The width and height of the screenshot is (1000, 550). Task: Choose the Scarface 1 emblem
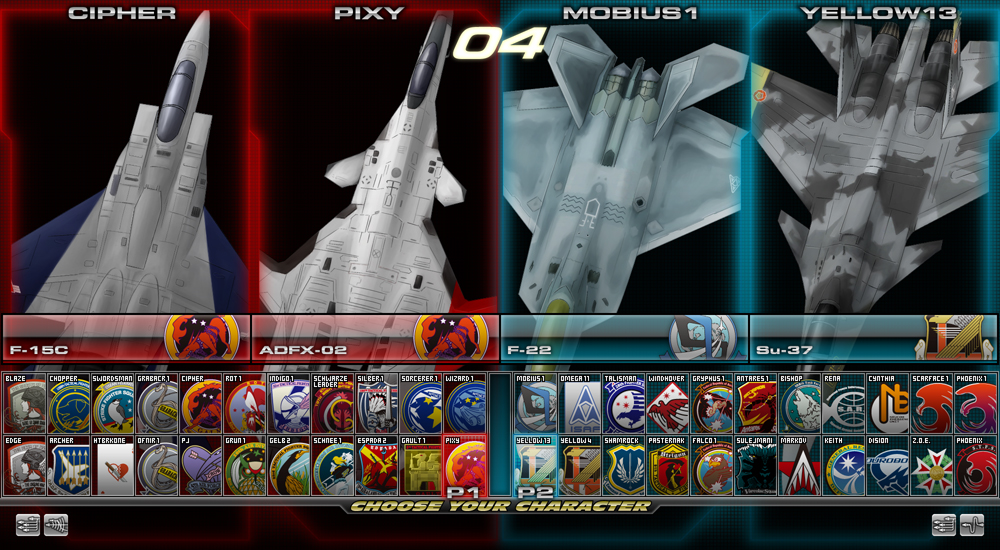coord(932,403)
